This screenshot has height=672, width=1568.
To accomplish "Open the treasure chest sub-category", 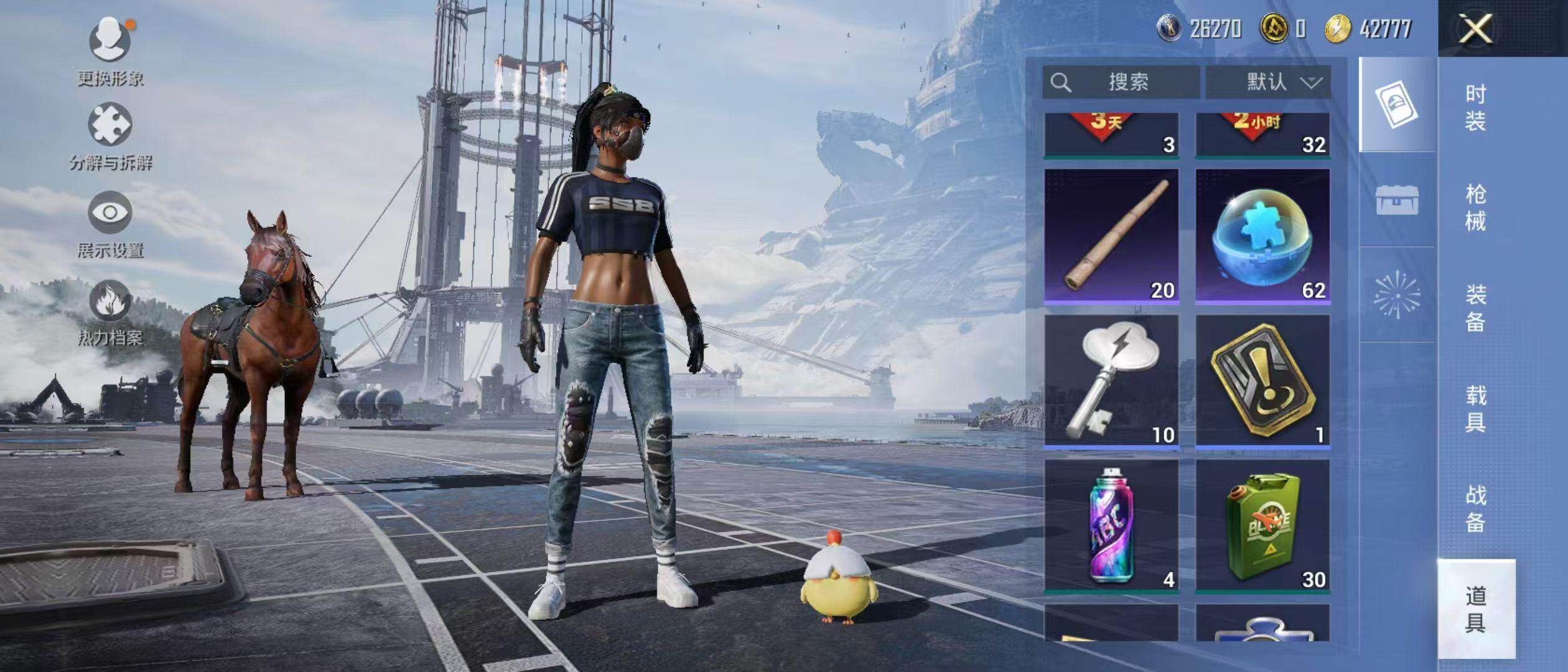I will [1397, 200].
